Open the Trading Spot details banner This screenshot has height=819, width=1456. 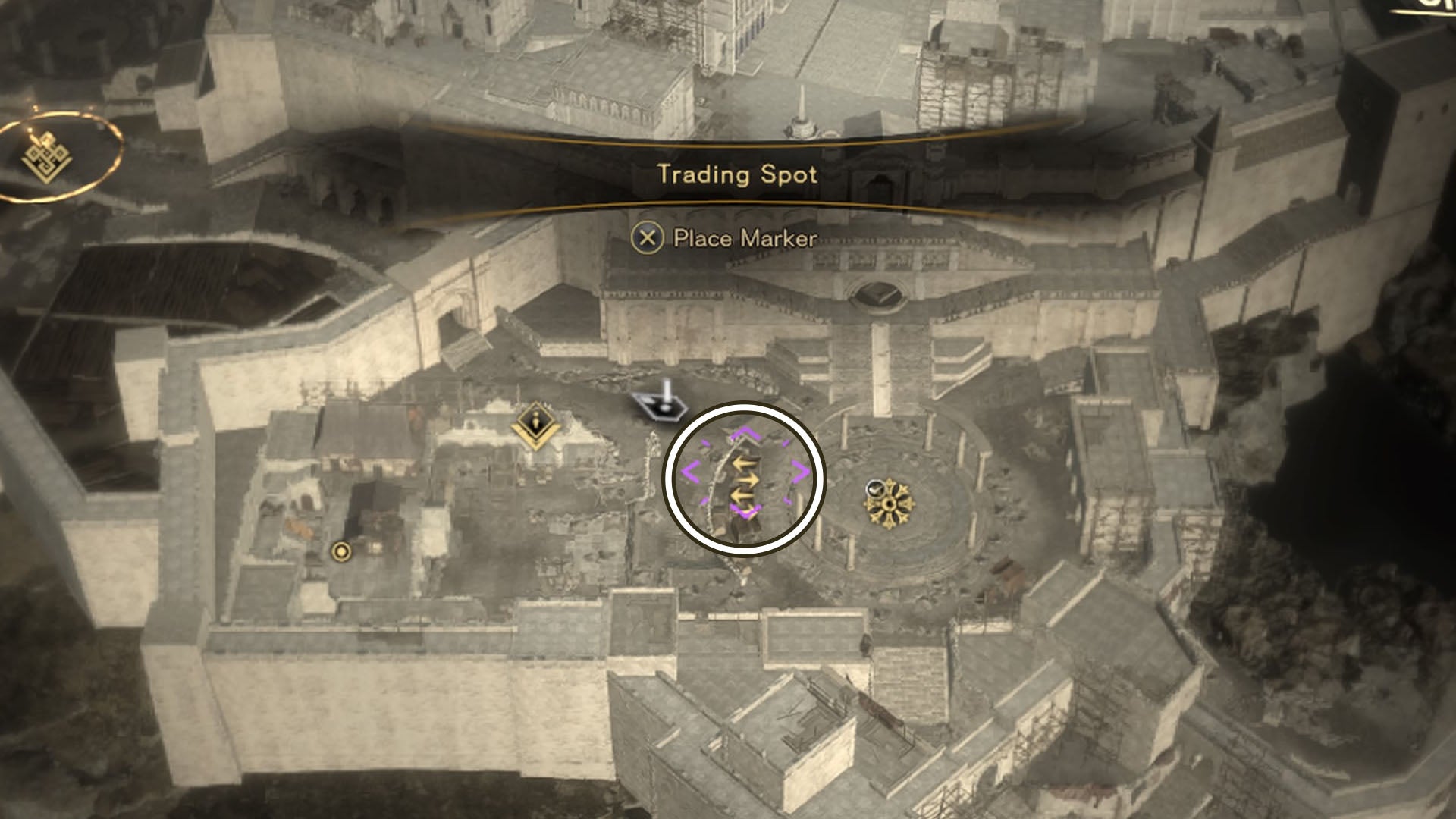(x=738, y=176)
